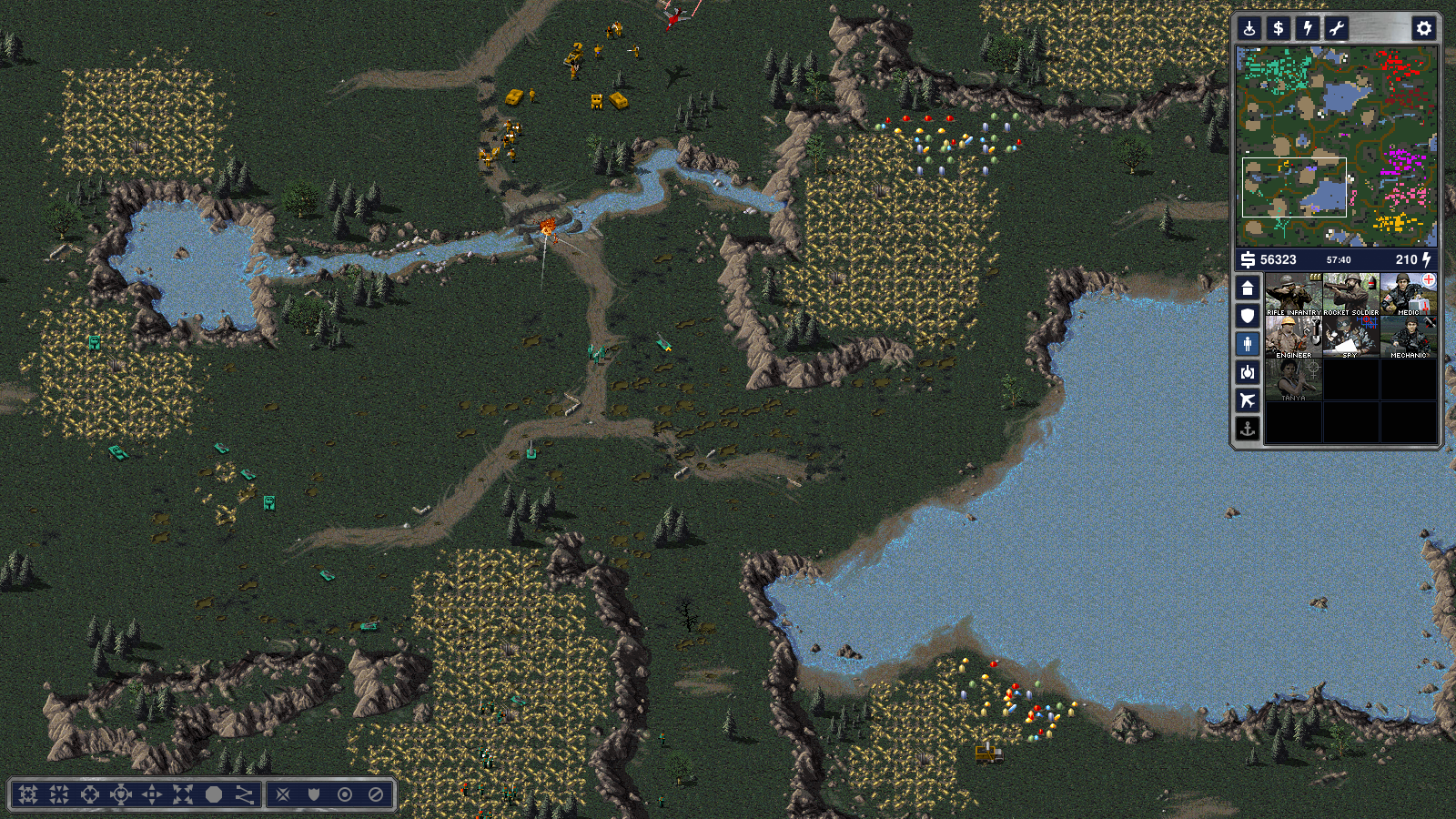Viewport: 1456px width, 819px height.
Task: Click on the radar minimap
Action: click(1336, 146)
